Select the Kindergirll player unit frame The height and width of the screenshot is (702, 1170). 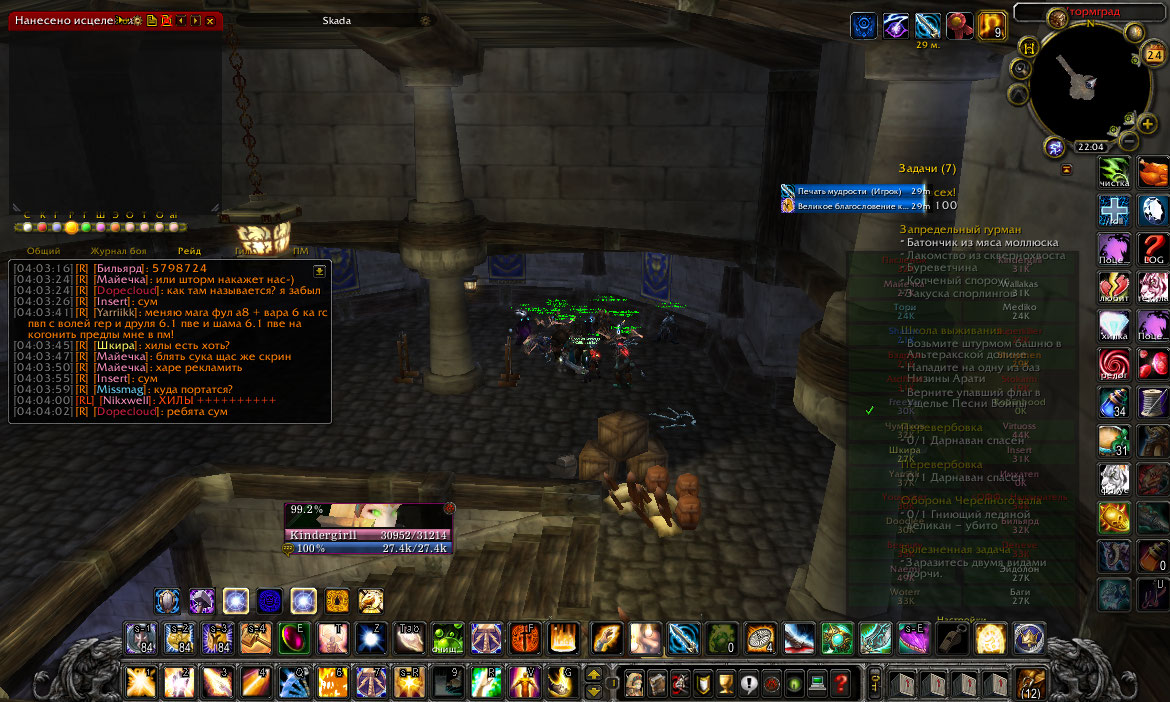pos(368,528)
